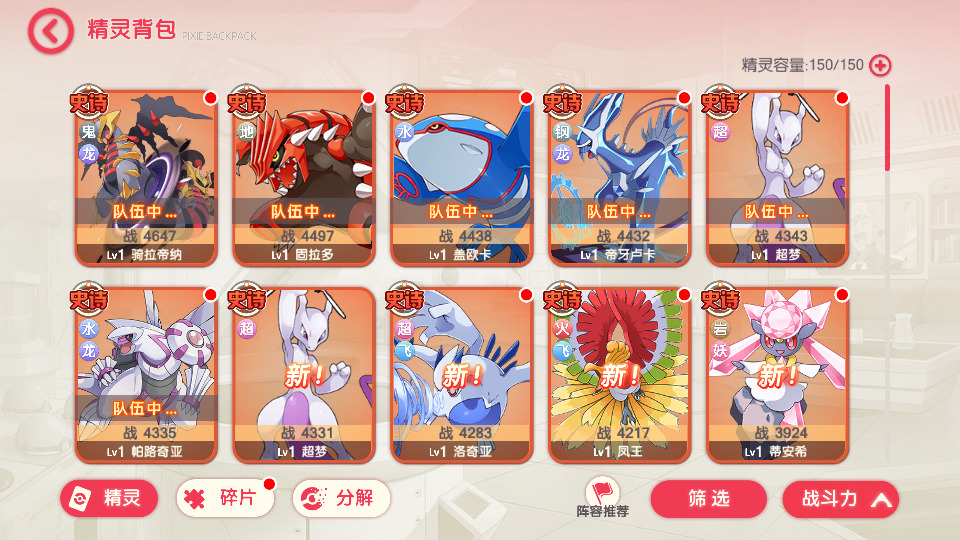Go back using the red arrow button
960x540 pixels.
[50, 30]
